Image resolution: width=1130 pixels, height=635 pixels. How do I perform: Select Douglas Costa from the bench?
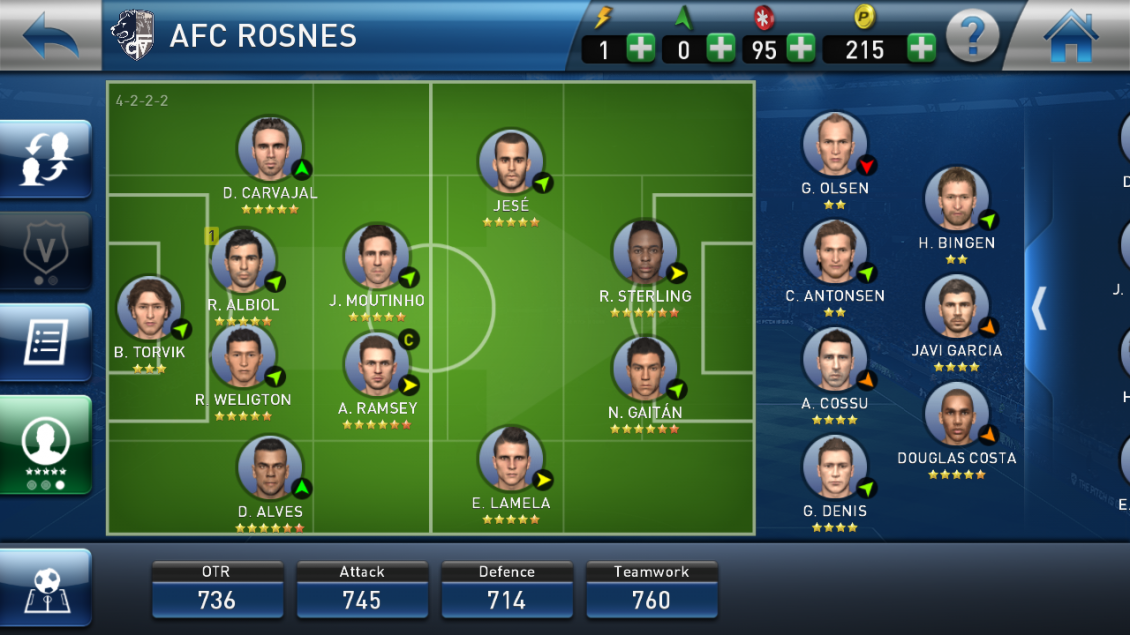click(957, 415)
